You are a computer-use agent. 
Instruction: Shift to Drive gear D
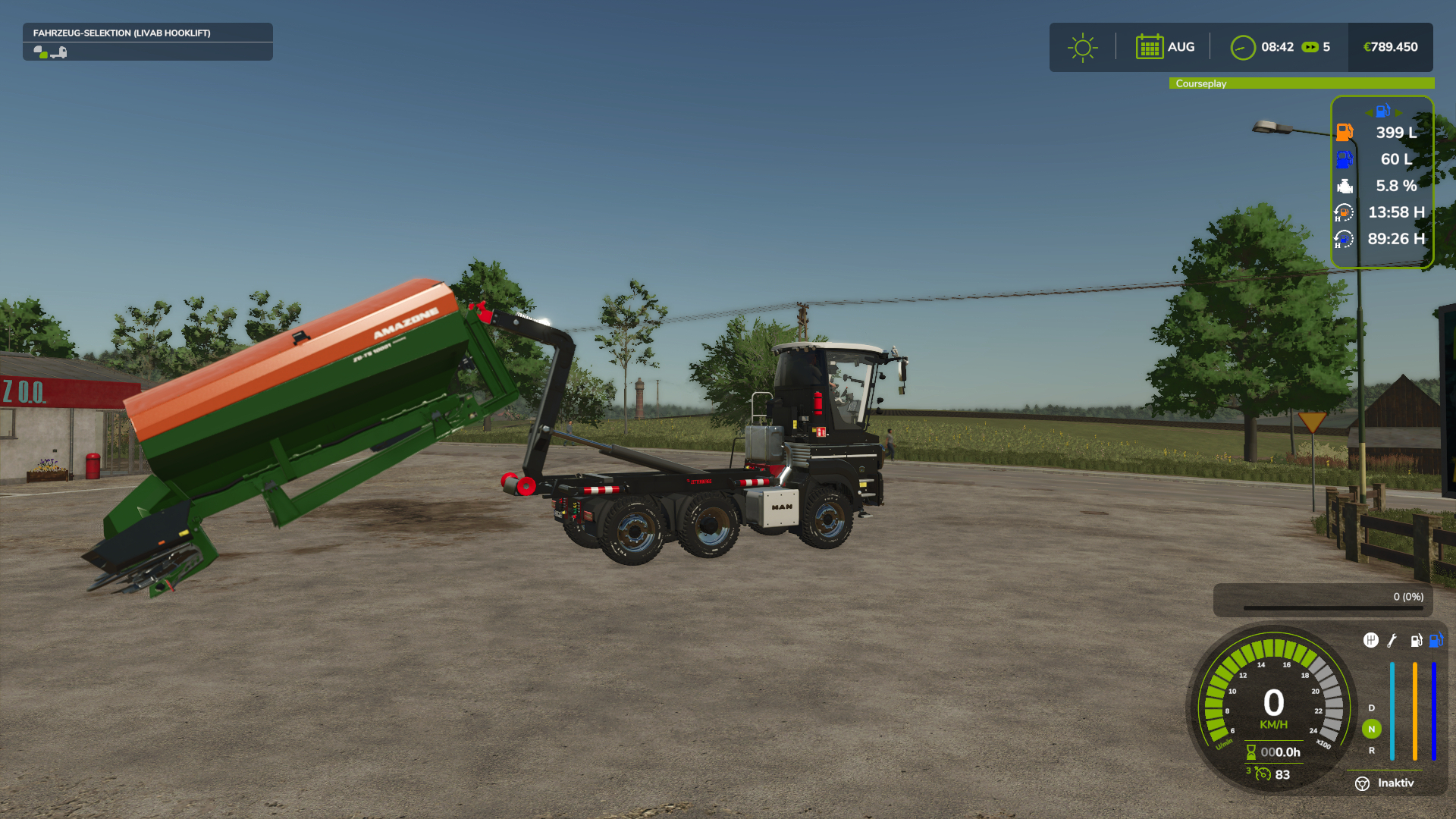1371,708
